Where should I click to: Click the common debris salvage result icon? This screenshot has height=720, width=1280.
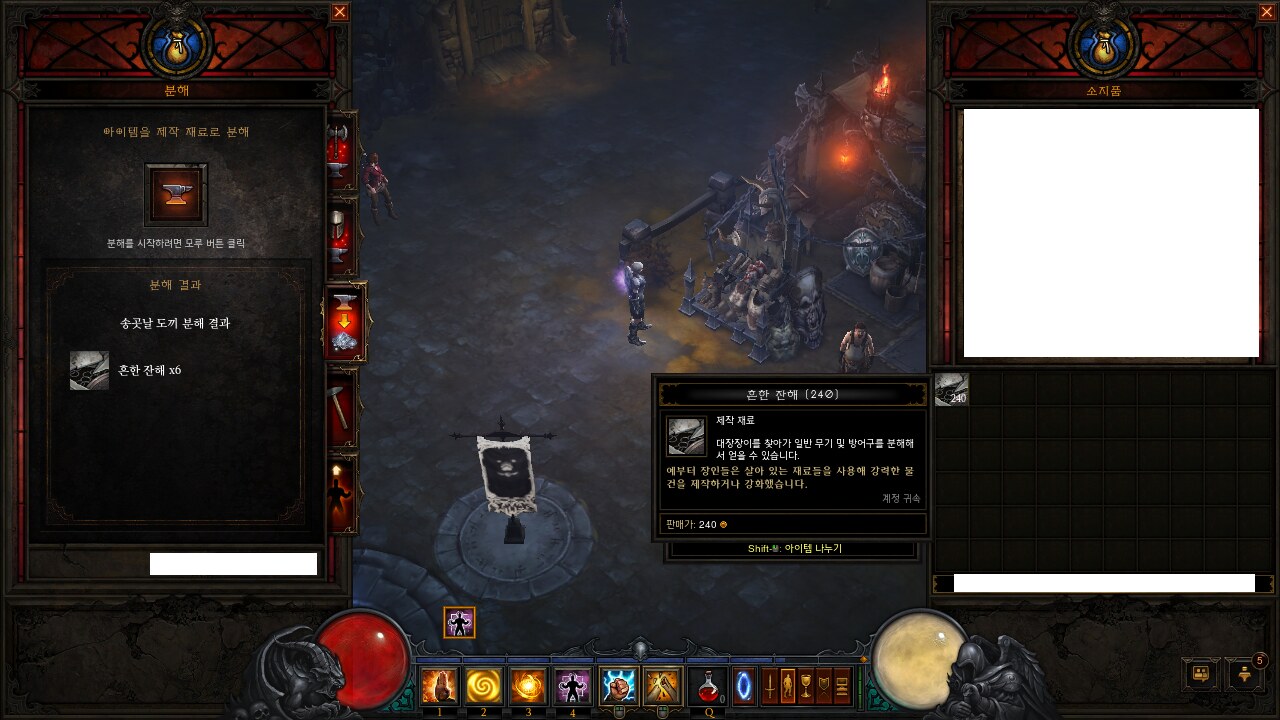point(89,370)
